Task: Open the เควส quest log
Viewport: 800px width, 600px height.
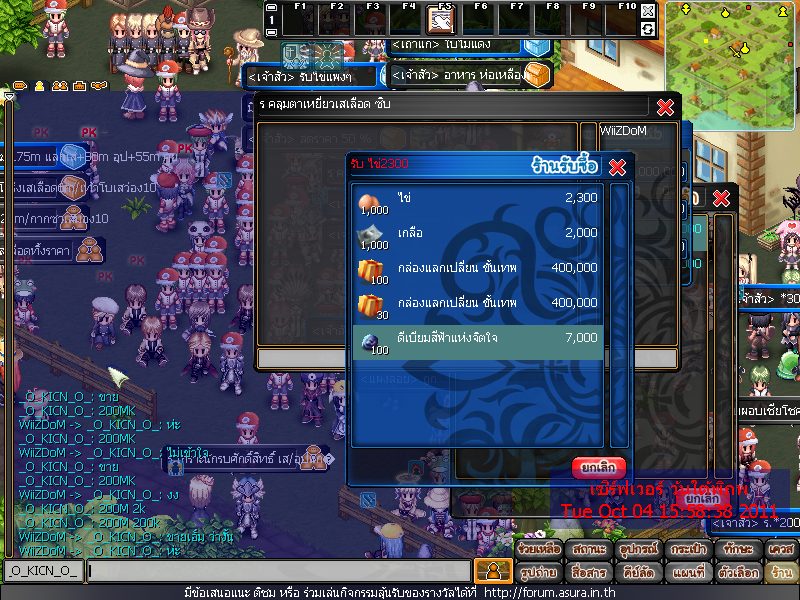Action: [781, 550]
